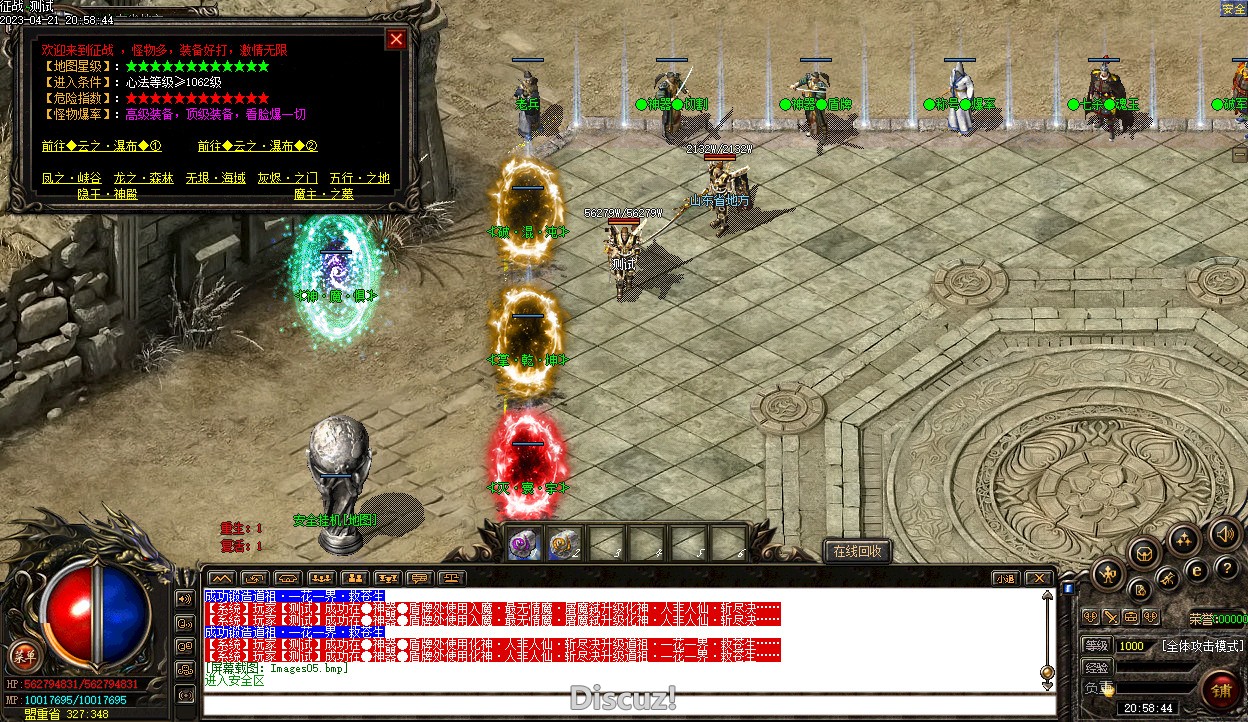This screenshot has height=722, width=1248.
Task: Select the 五行·之地 link
Action: pos(359,178)
